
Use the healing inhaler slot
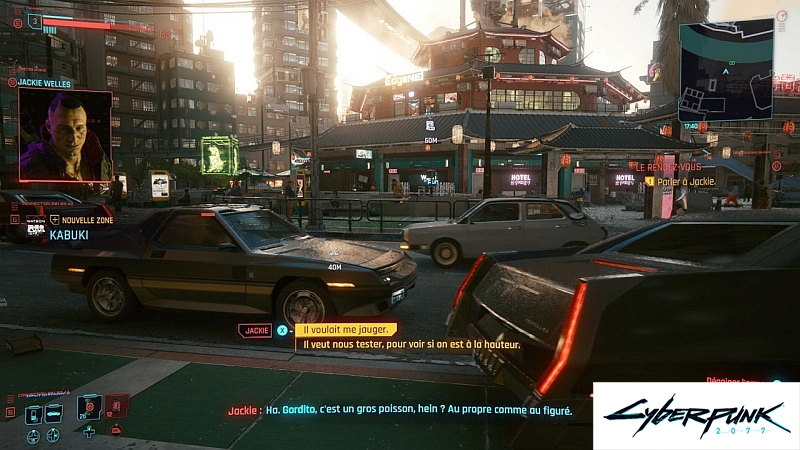coord(90,407)
